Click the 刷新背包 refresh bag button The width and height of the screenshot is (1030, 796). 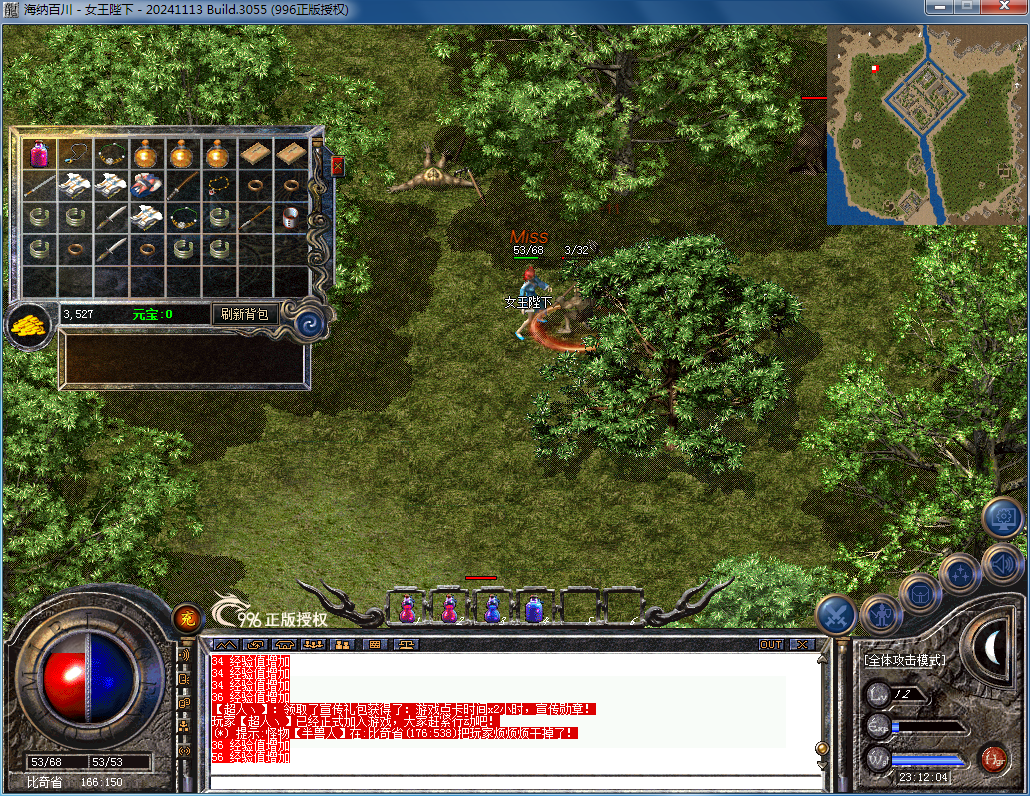[244, 314]
